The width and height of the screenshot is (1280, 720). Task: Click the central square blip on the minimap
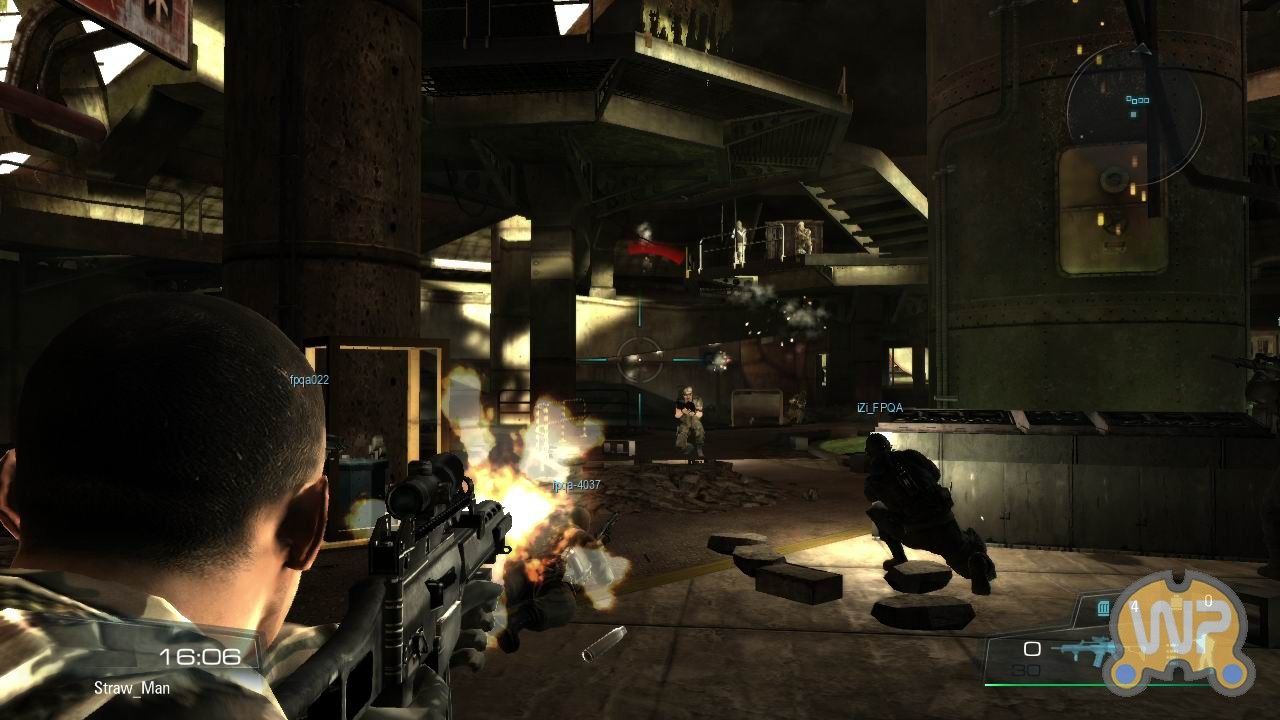click(1133, 115)
